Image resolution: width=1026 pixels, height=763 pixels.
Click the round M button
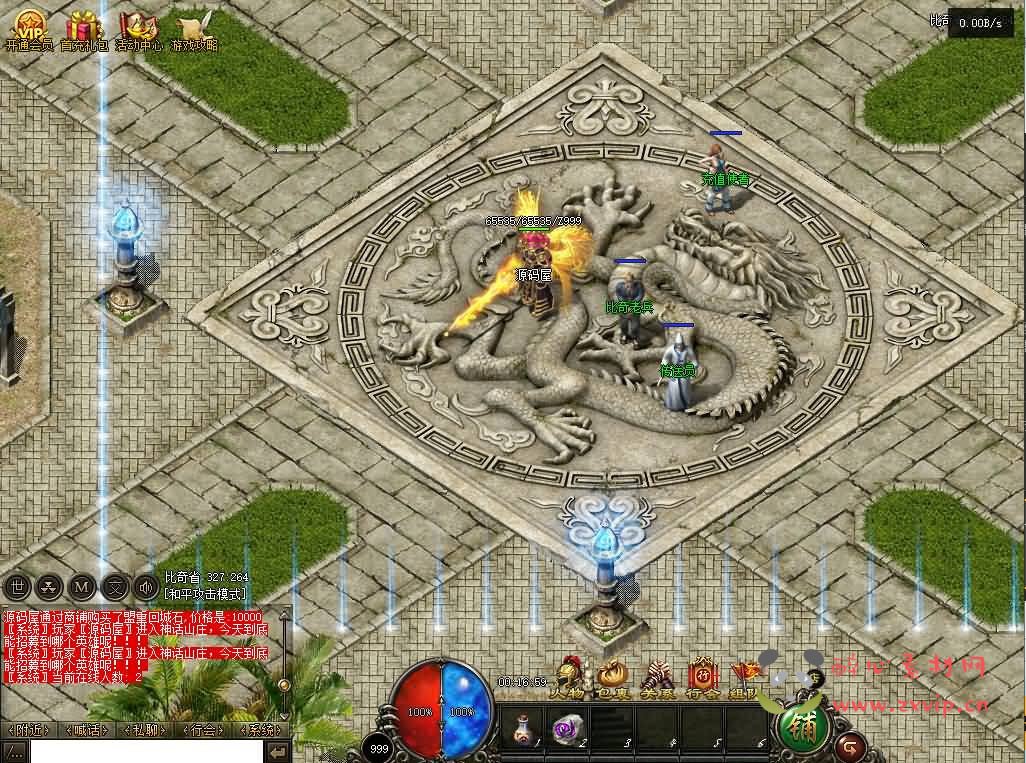point(82,586)
